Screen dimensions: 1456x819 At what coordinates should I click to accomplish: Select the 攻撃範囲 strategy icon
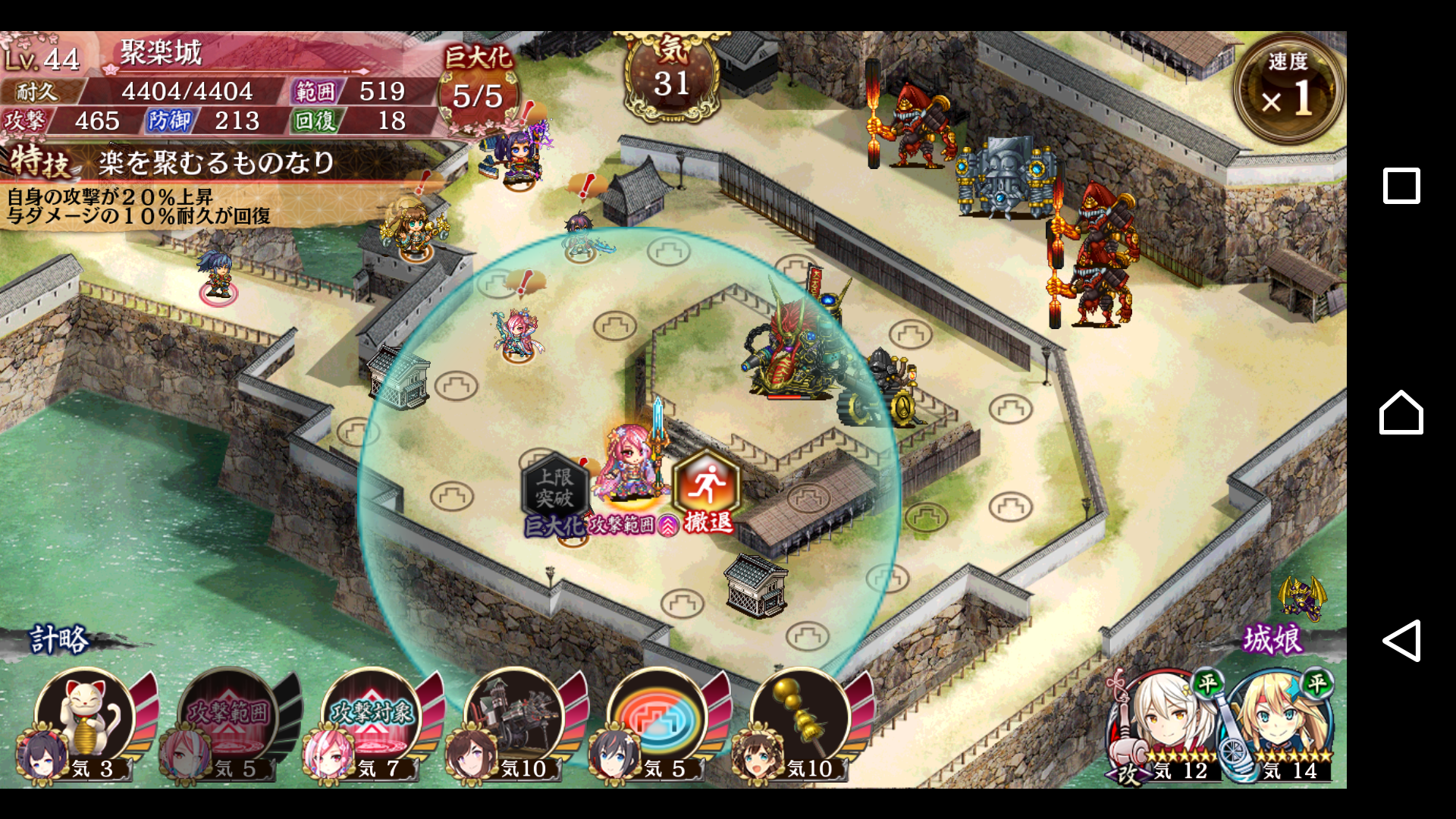click(228, 718)
